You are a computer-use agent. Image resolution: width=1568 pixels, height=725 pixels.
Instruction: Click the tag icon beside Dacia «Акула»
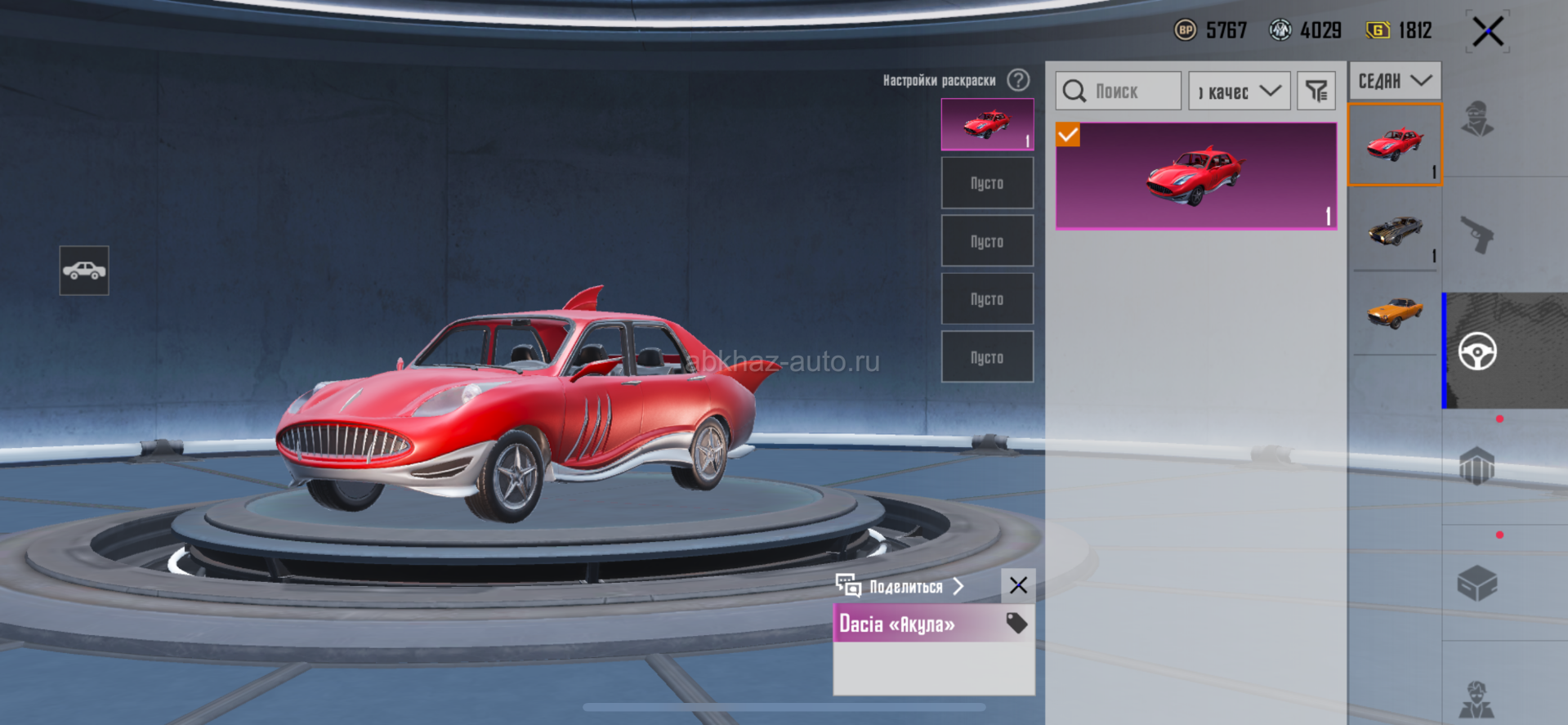pos(1016,624)
